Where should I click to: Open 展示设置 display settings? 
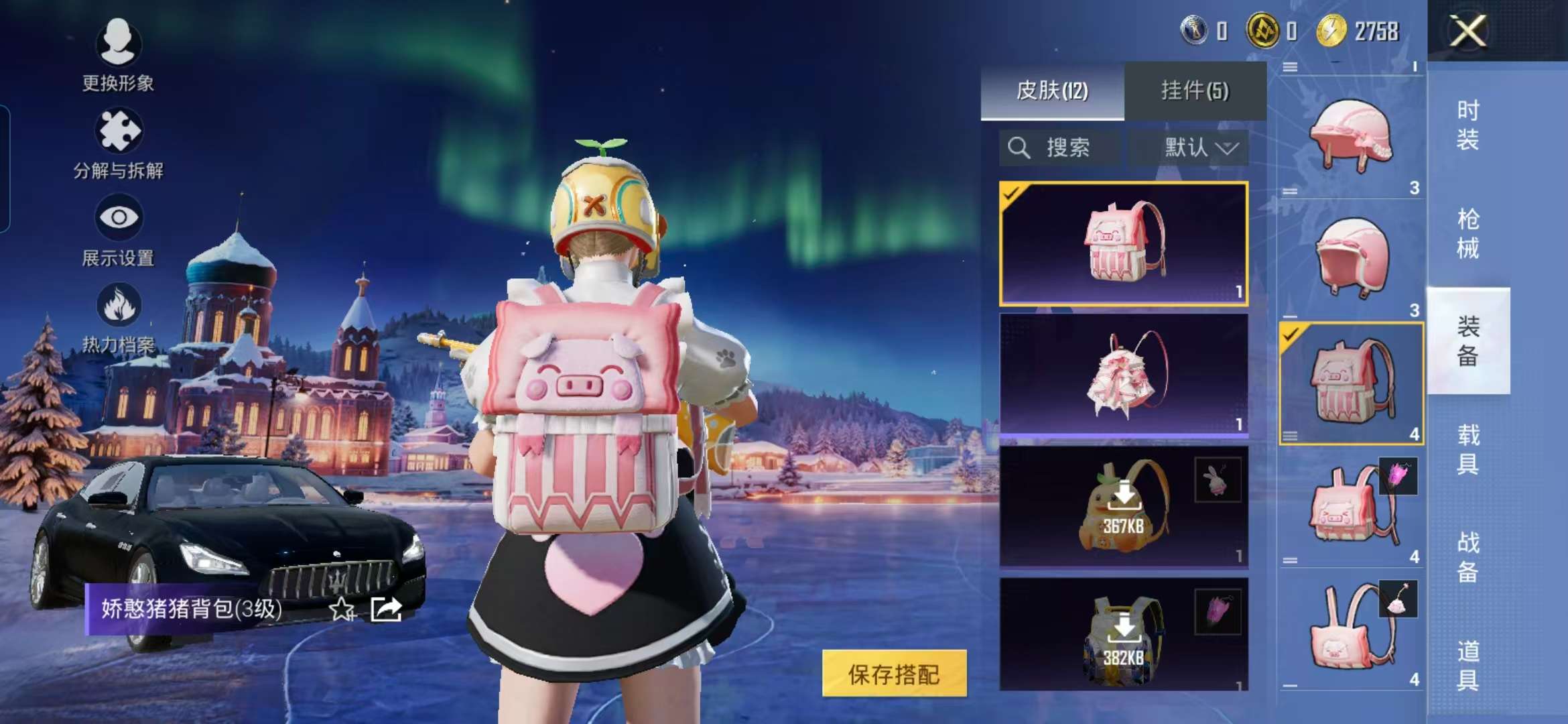click(x=118, y=229)
